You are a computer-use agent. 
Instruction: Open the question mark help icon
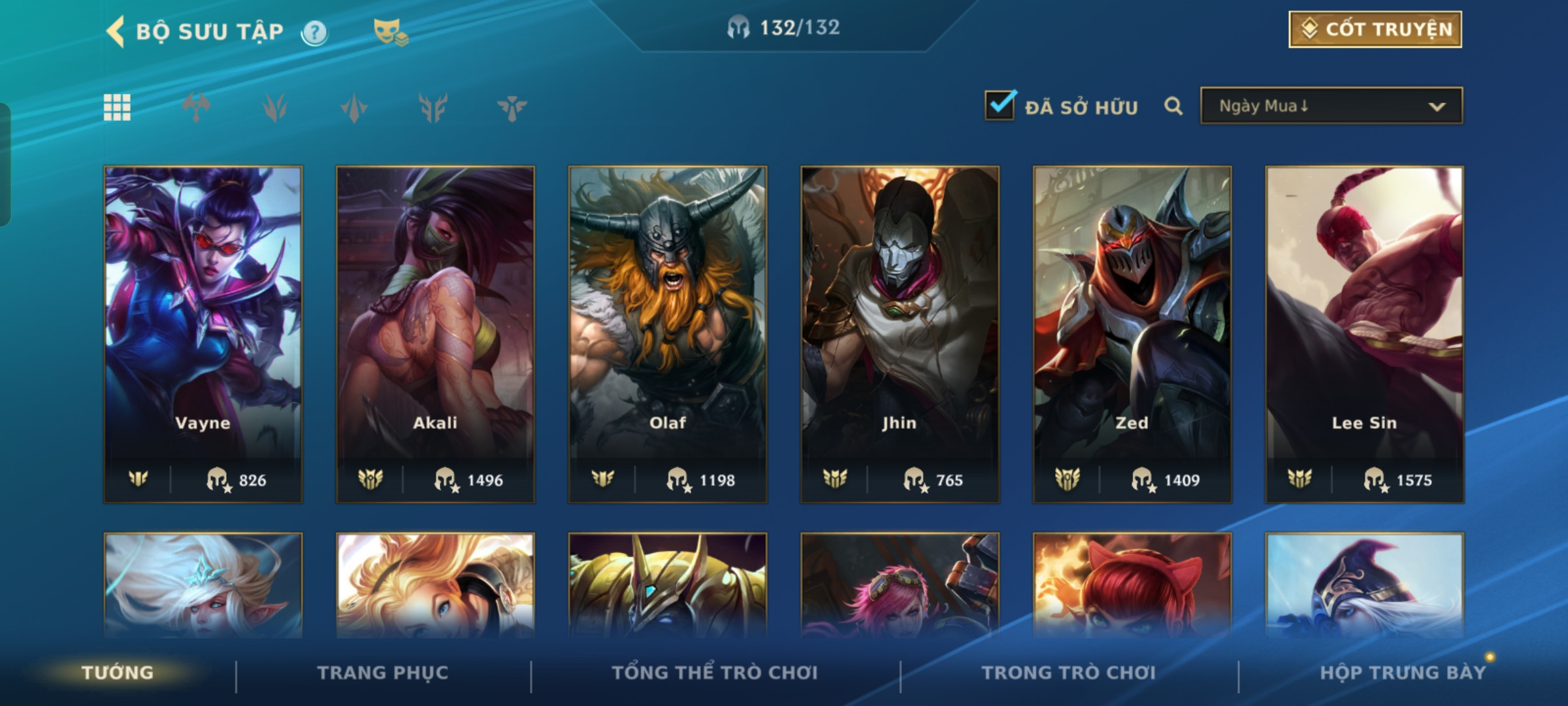tap(314, 32)
